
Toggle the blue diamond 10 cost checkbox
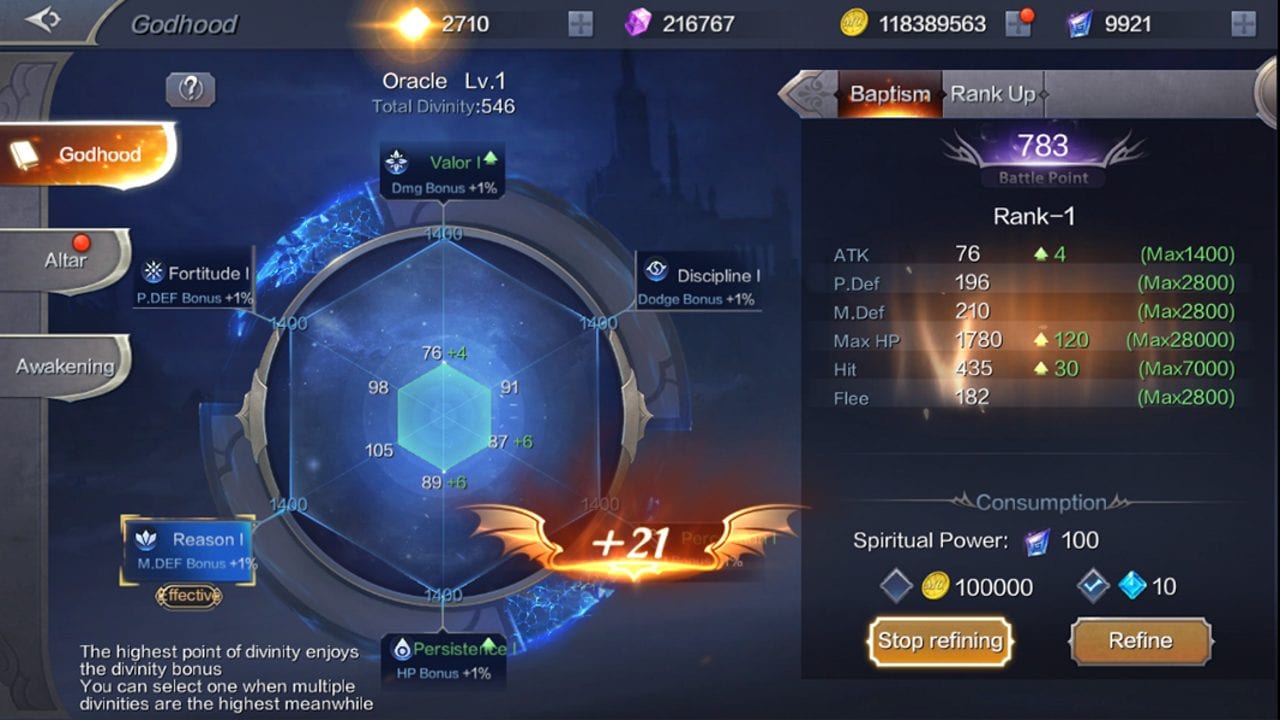click(x=1093, y=587)
